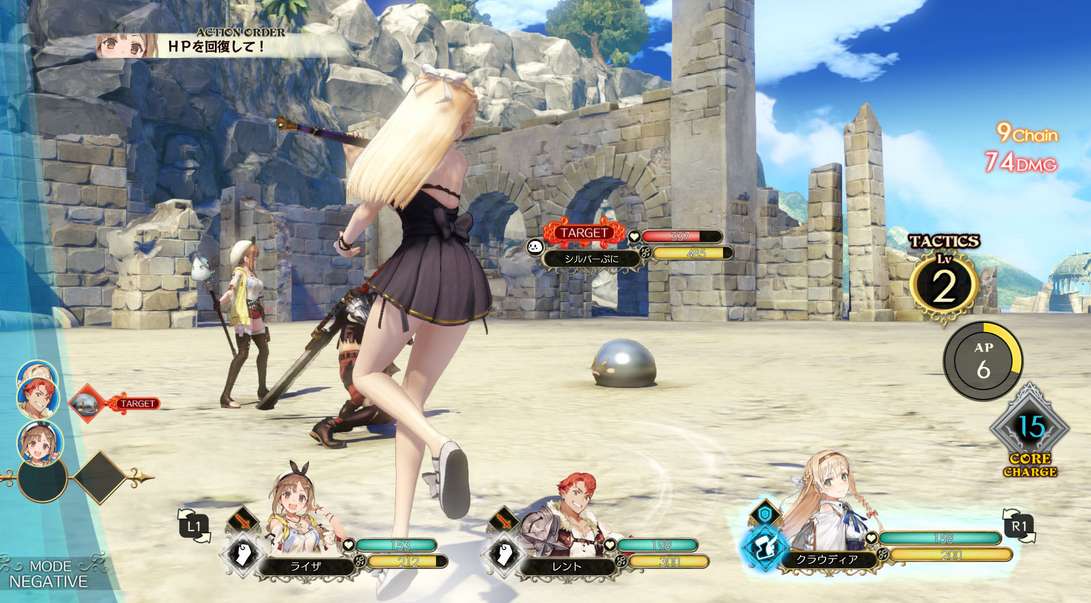This screenshot has width=1091, height=603.
Task: Click the empty diamond slot on the timeline
Action: click(x=99, y=478)
